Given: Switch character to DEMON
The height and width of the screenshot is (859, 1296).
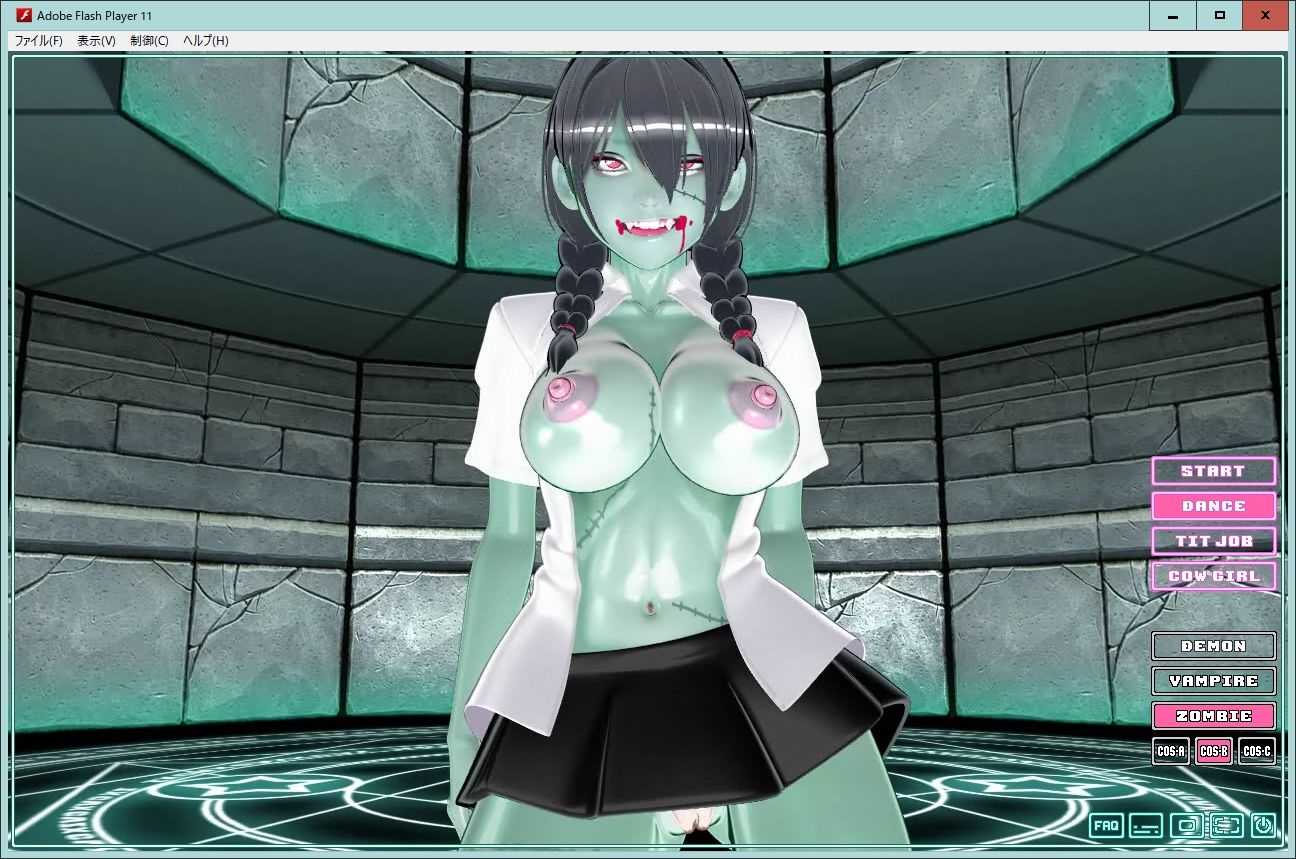Looking at the screenshot, I should pos(1213,646).
